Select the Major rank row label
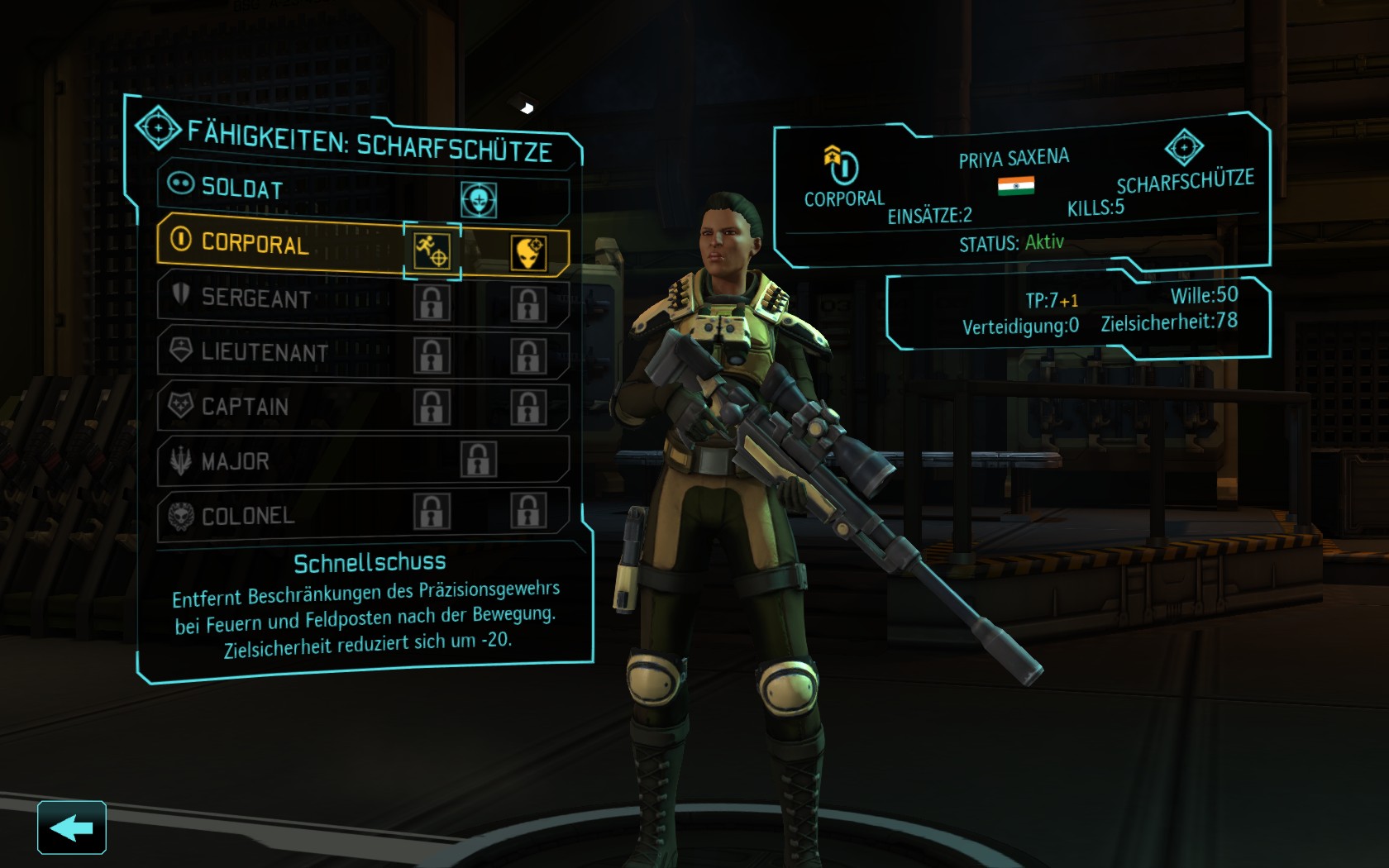The image size is (1389, 868). [235, 461]
